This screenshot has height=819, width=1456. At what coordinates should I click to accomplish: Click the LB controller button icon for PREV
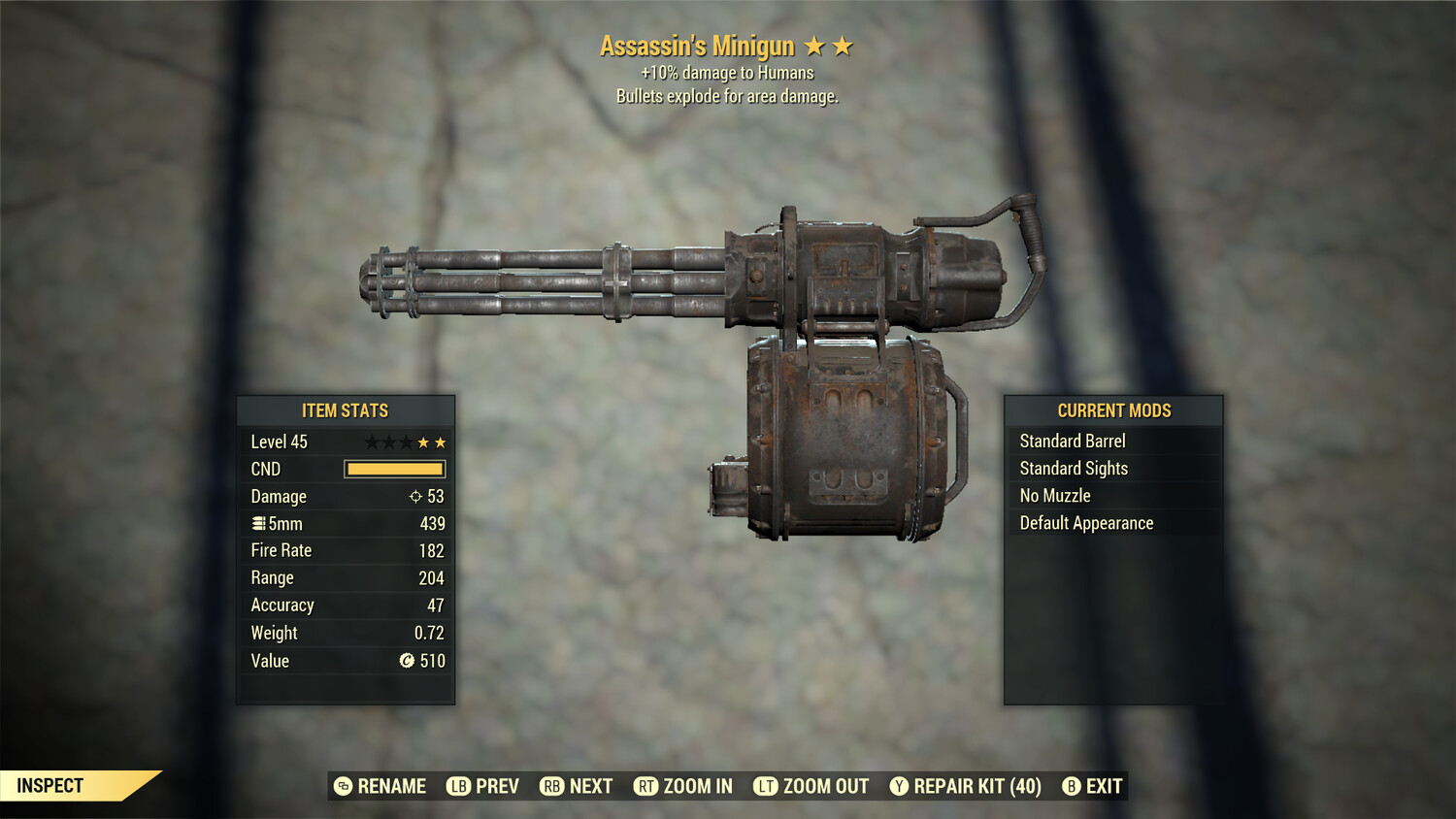[459, 786]
